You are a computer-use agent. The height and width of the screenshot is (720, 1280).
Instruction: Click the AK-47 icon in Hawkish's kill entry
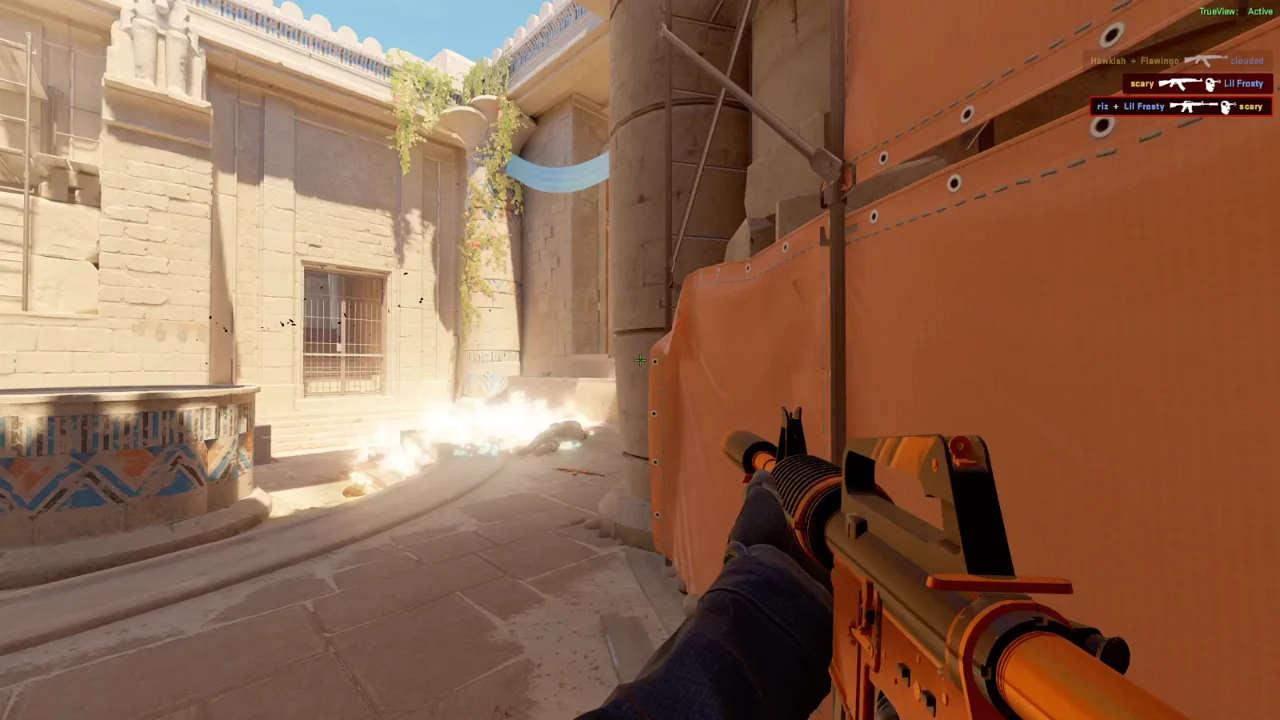pos(1205,60)
